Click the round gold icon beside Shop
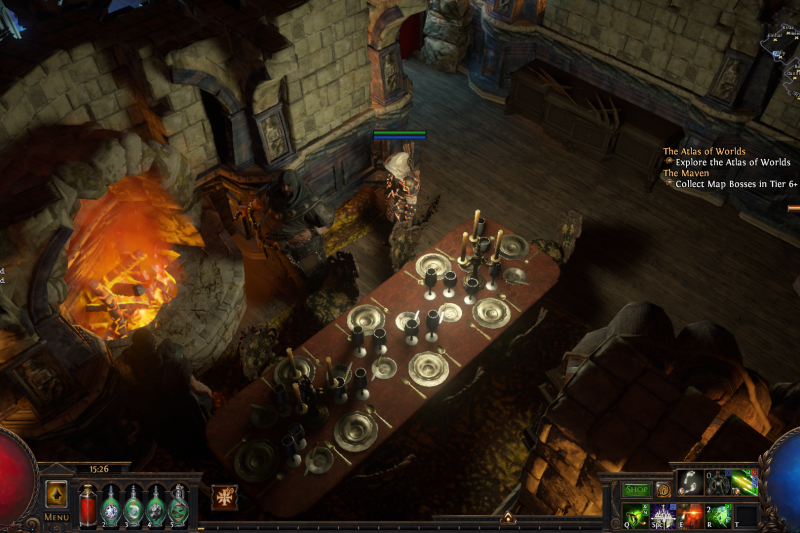Viewport: 800px width, 533px height. tap(662, 490)
